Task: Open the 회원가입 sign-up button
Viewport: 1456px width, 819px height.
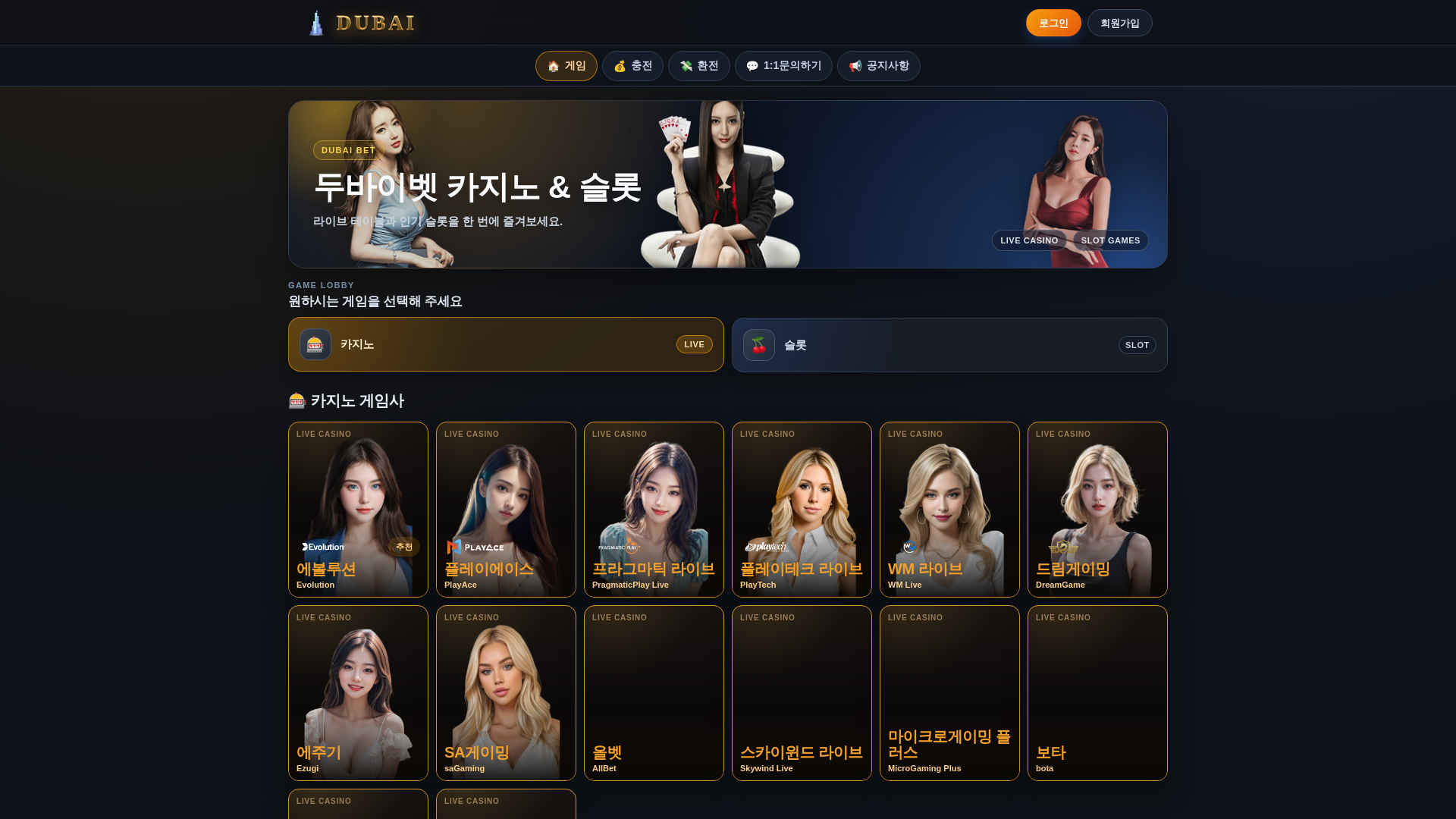Action: 1119,23
